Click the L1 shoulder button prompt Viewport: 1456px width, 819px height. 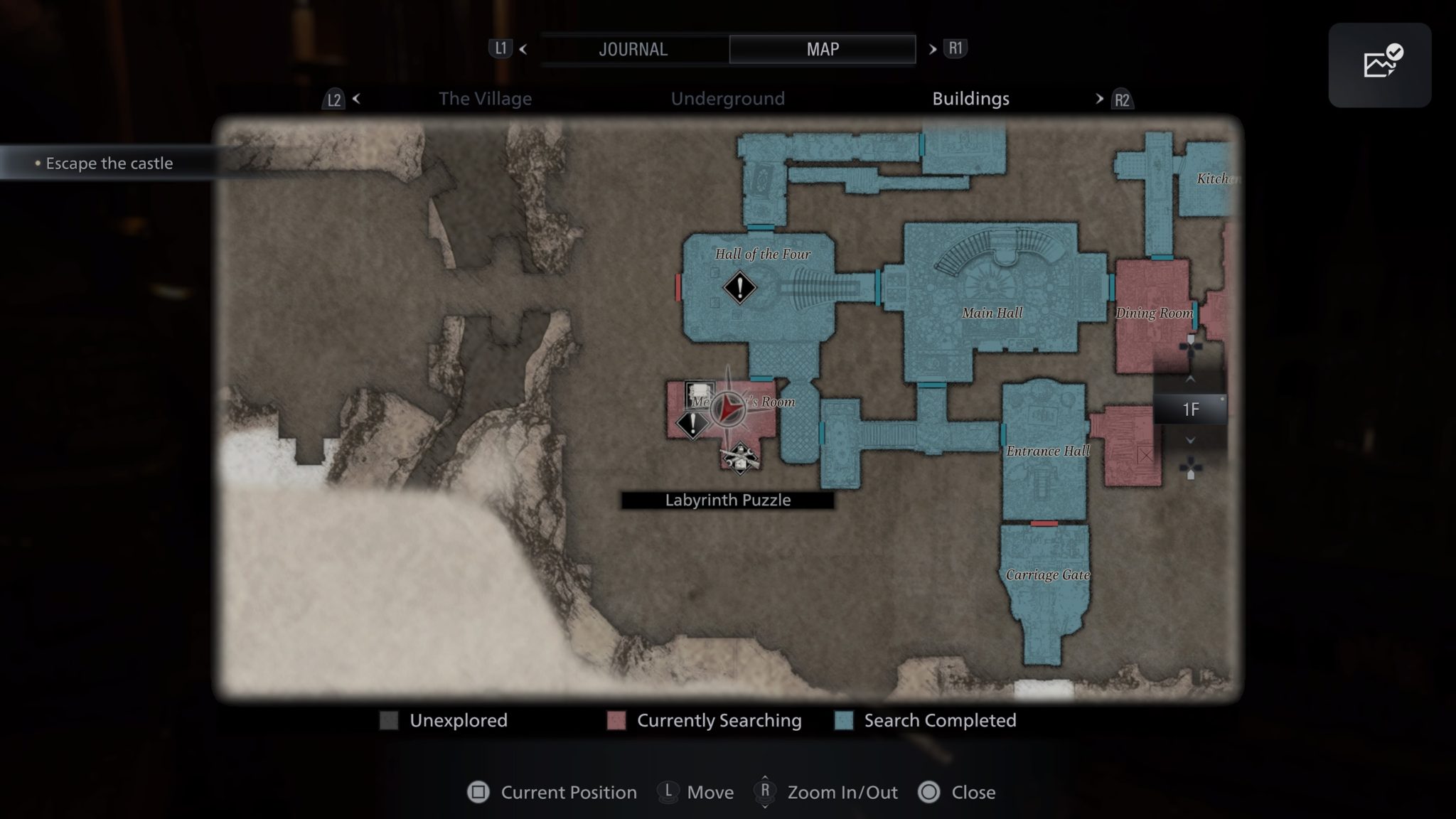(x=500, y=48)
